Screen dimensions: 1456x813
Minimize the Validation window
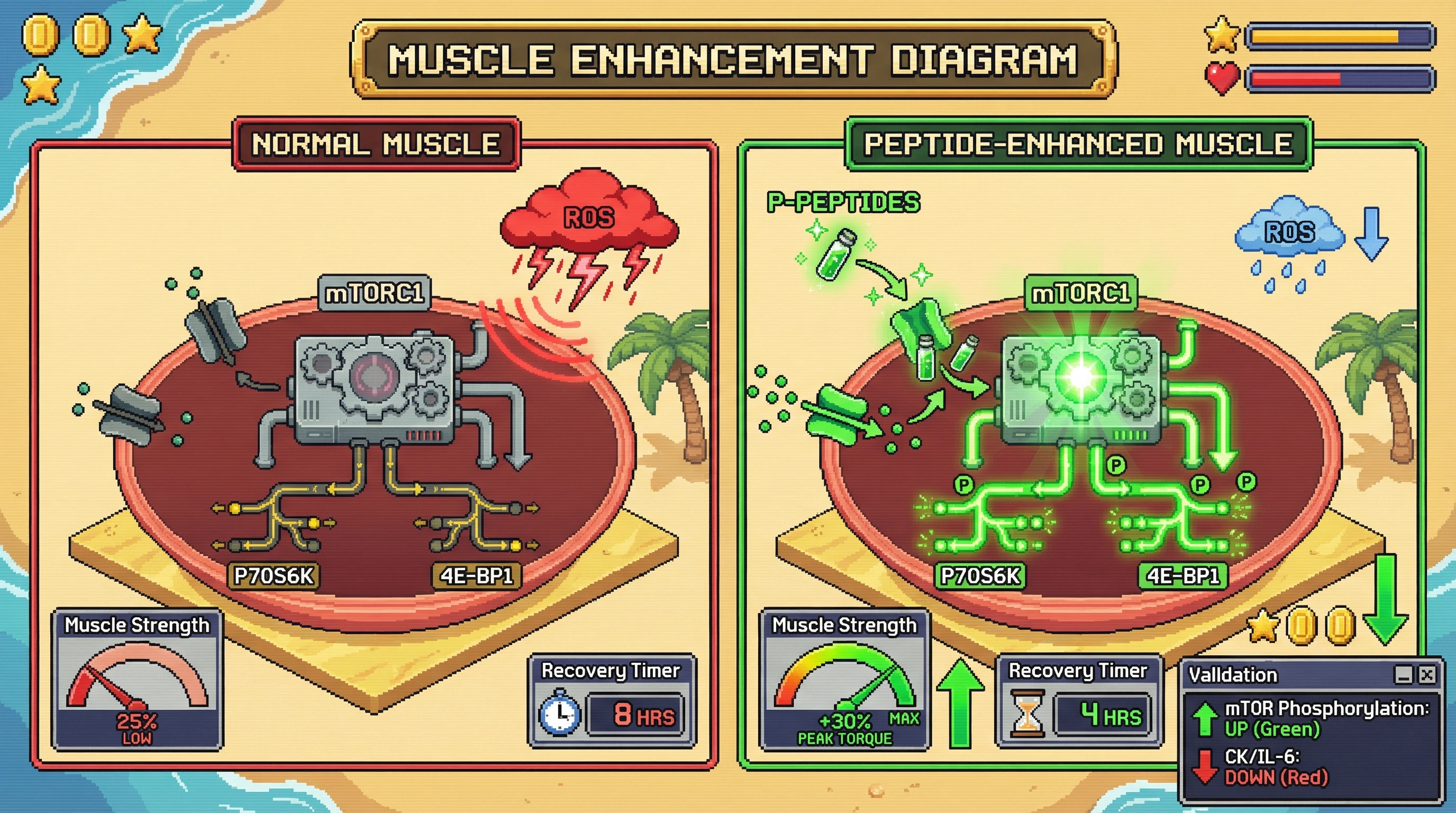coord(1404,674)
